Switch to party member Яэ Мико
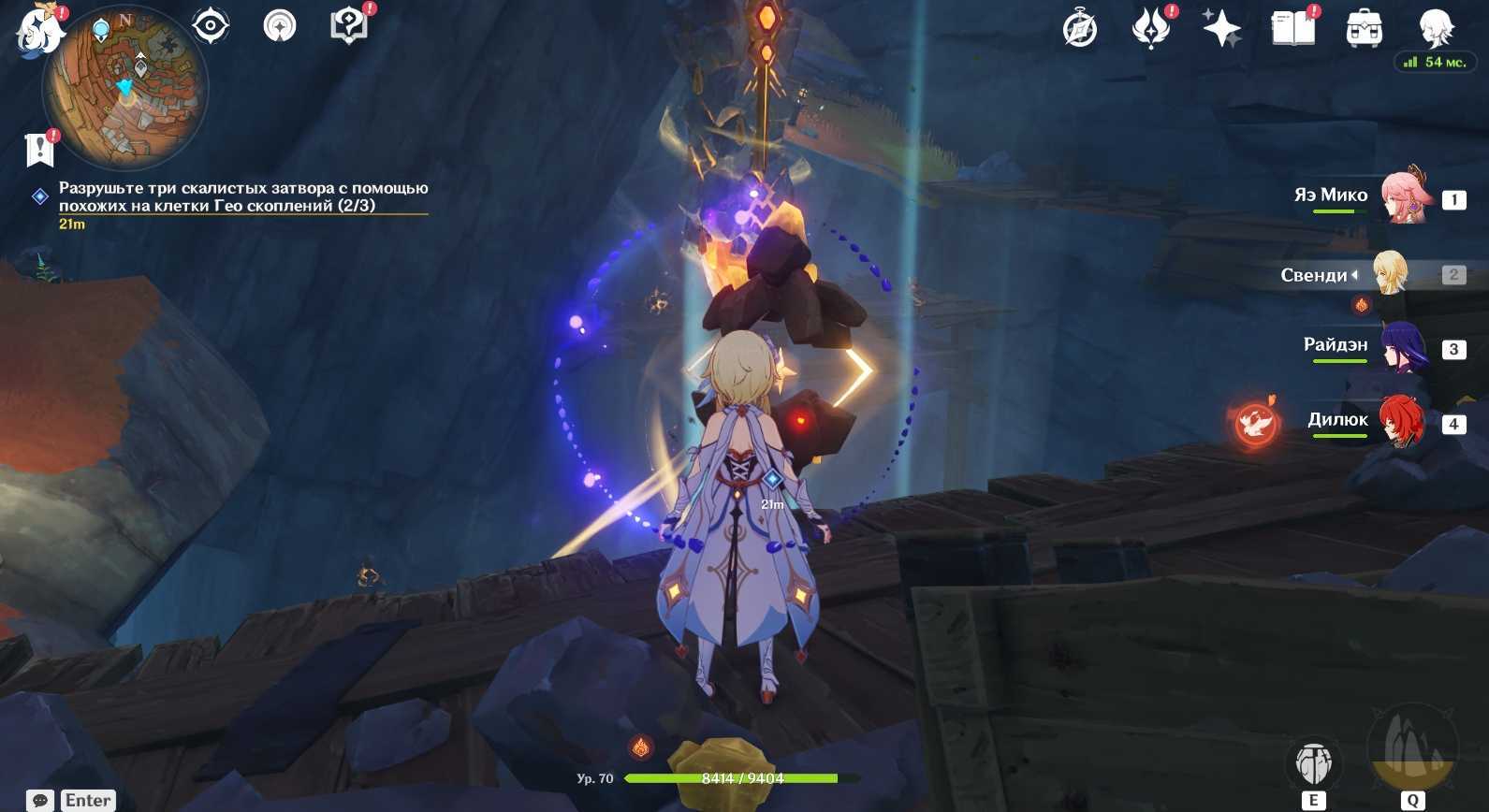Image resolution: width=1489 pixels, height=812 pixels. [x=1404, y=197]
